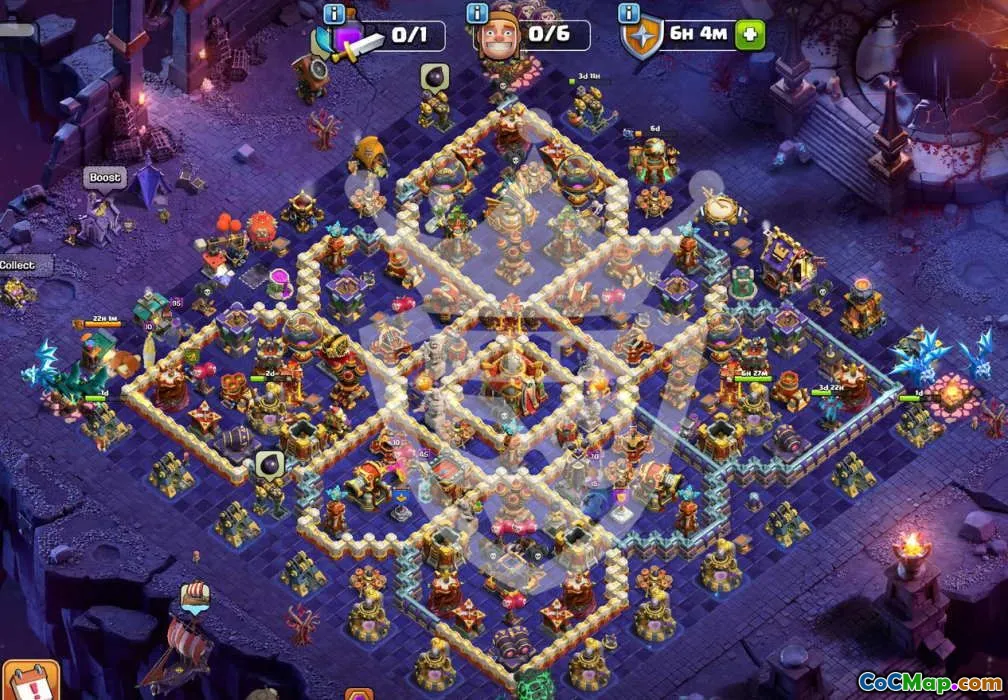This screenshot has width=1008, height=700.
Task: Show info for the builder counter
Action: pos(477,13)
